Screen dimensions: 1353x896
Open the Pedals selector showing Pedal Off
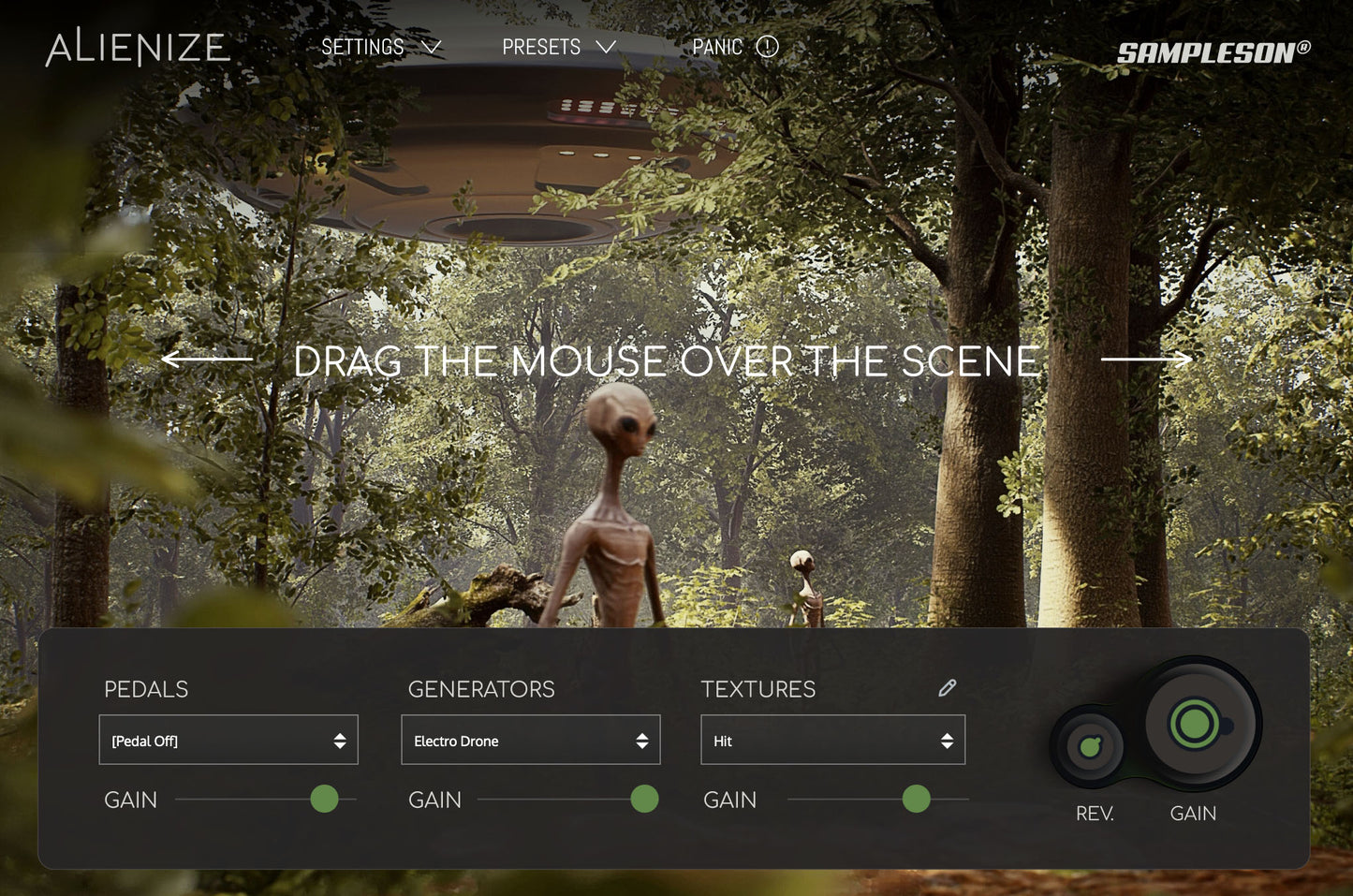[x=228, y=741]
